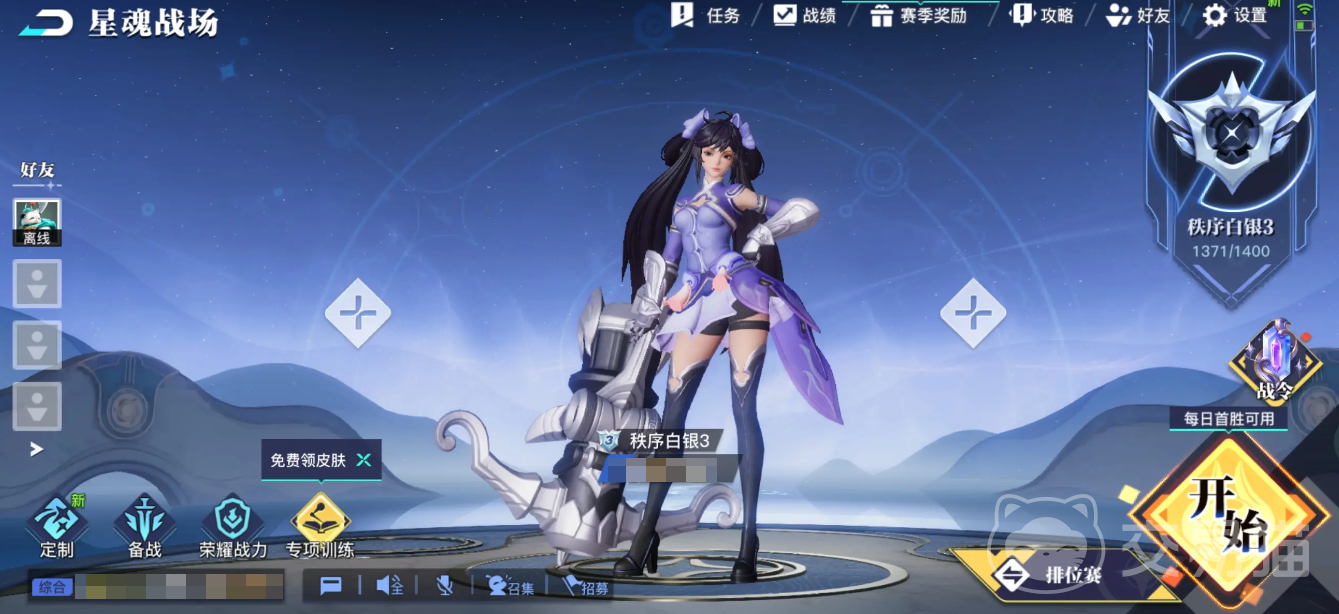Open the 攻略 (Guide) menu

1042,15
